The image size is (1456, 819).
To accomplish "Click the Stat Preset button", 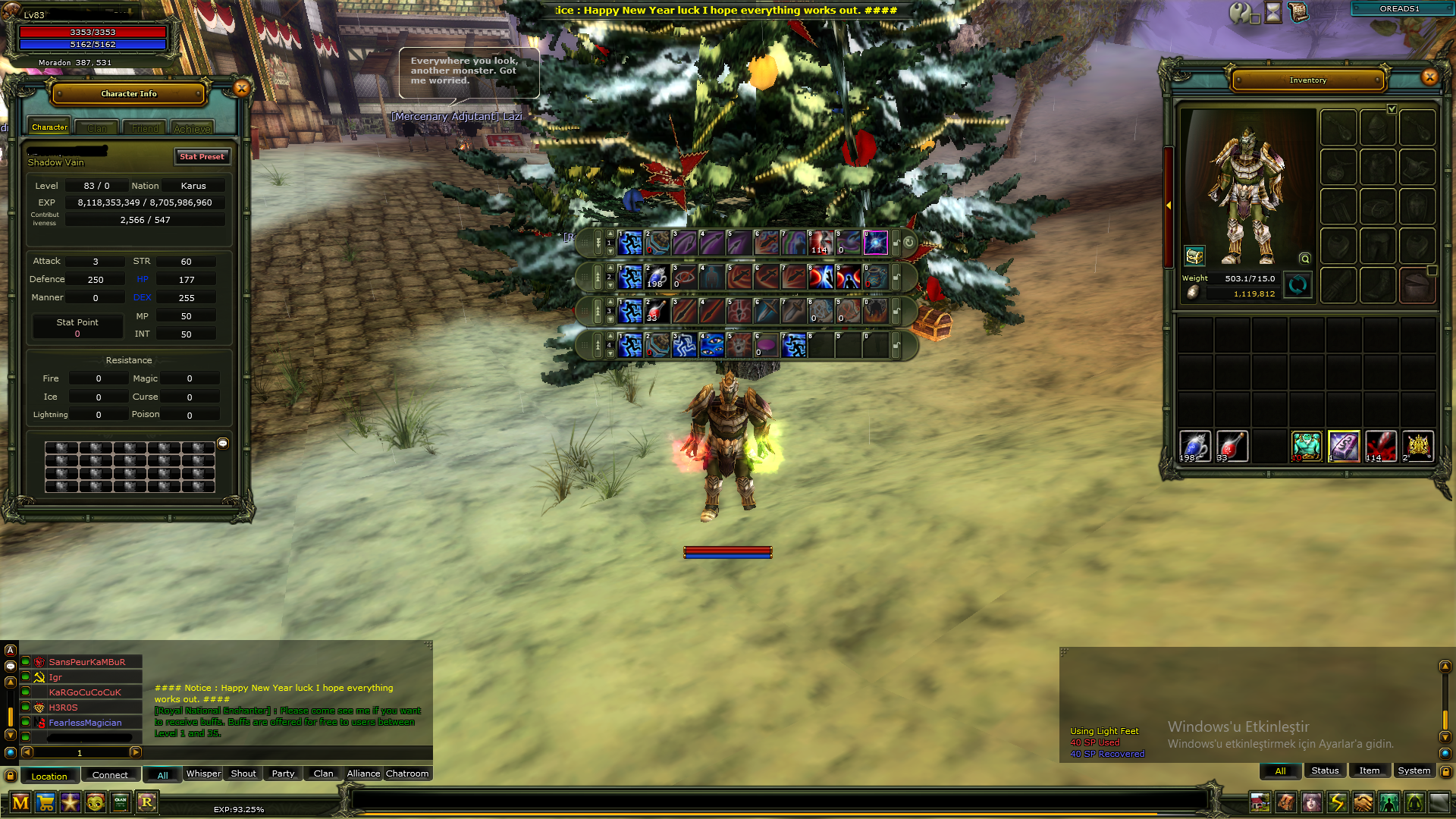I will [202, 157].
